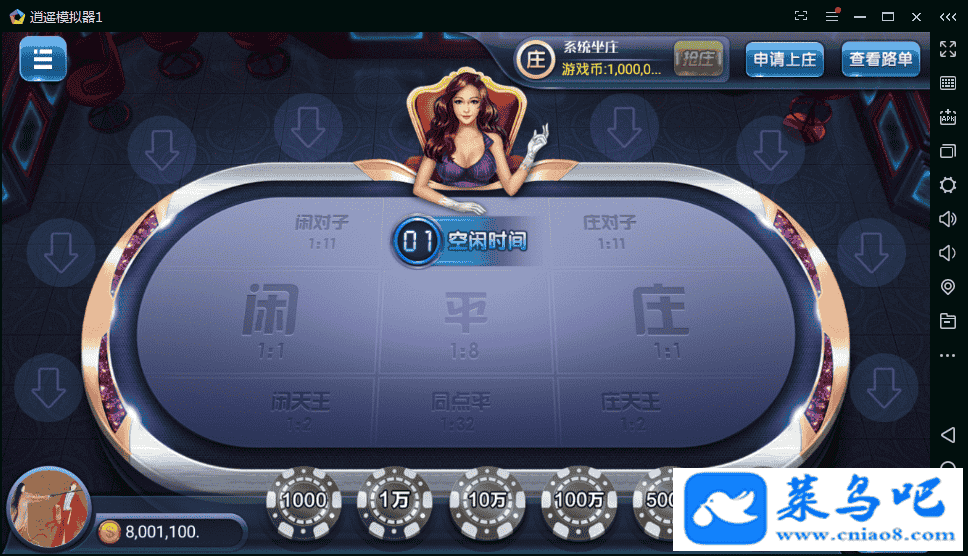Choose the 1万 chip

coord(396,500)
